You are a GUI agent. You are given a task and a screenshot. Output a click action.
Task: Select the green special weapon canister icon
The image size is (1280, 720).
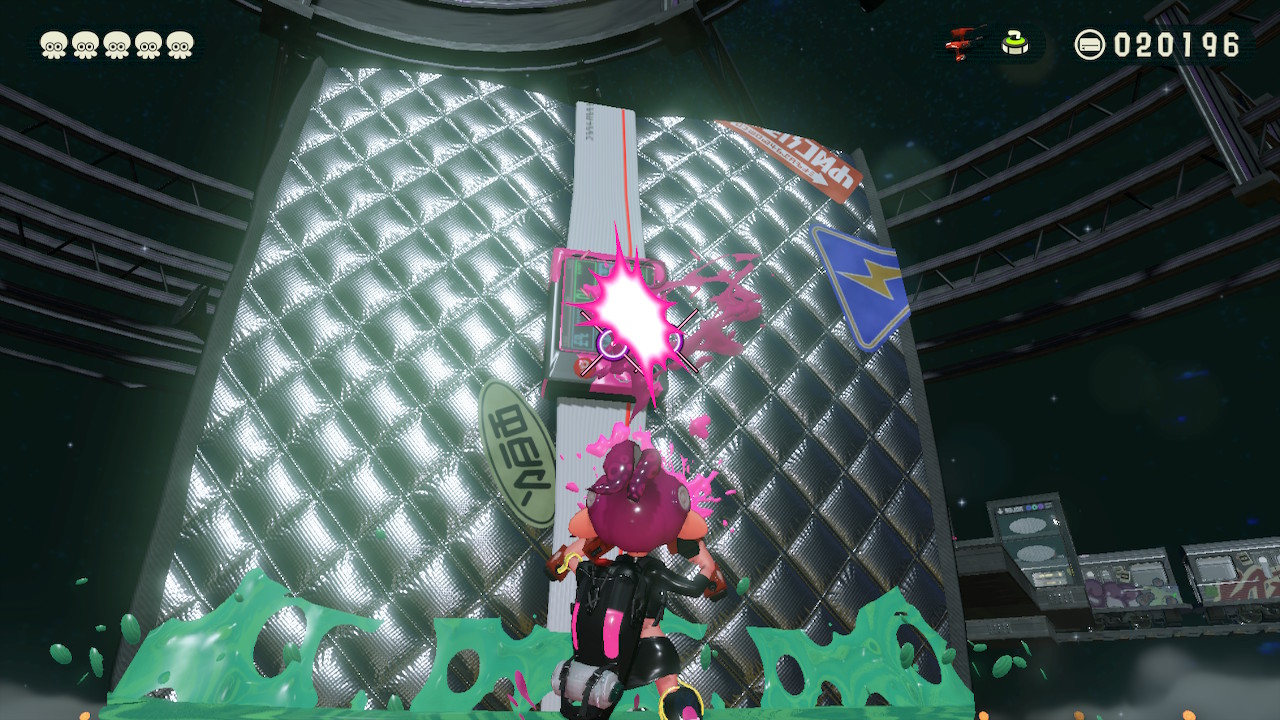pyautogui.click(x=1013, y=42)
